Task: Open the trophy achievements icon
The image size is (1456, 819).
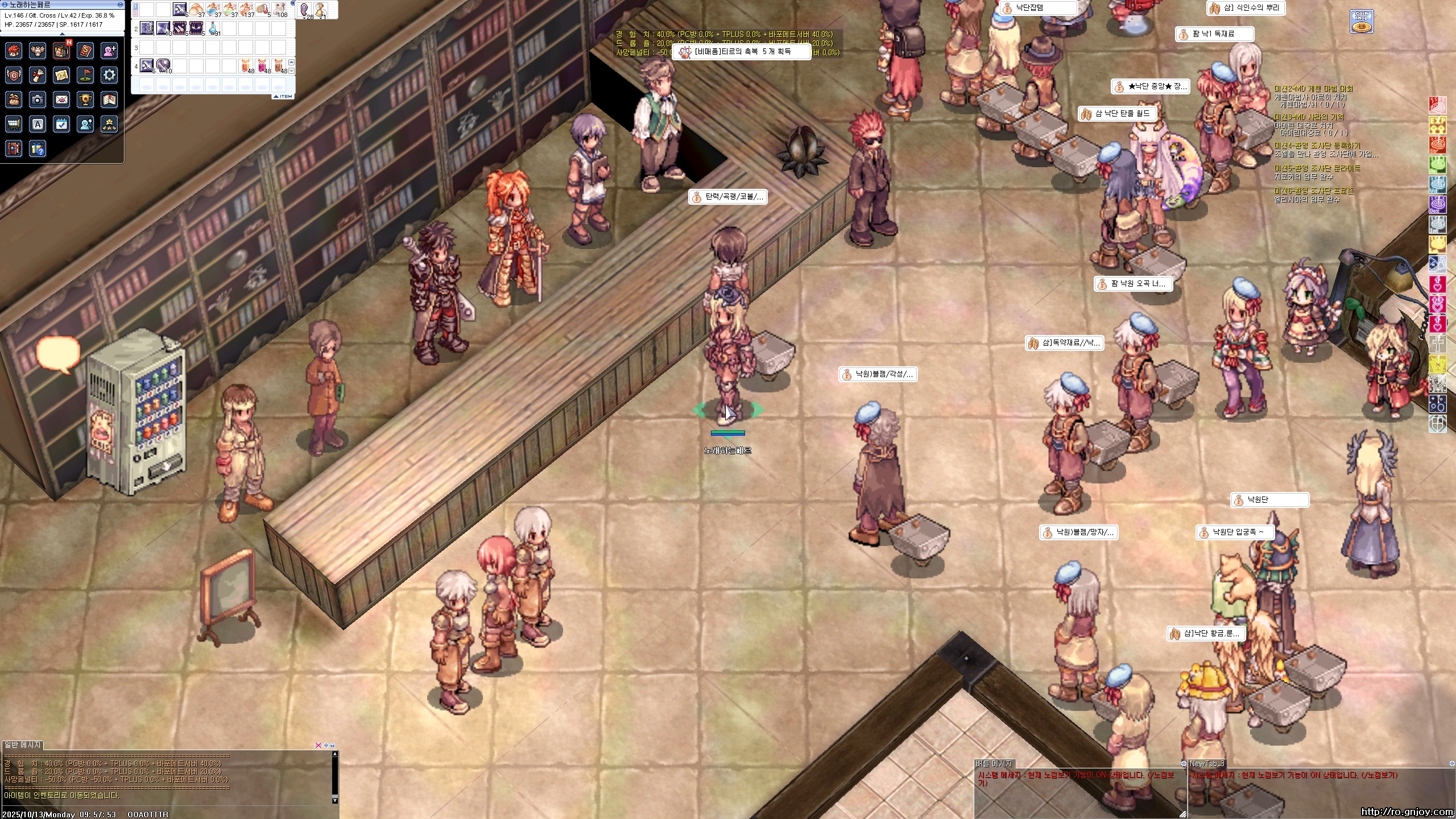Action: tap(85, 100)
